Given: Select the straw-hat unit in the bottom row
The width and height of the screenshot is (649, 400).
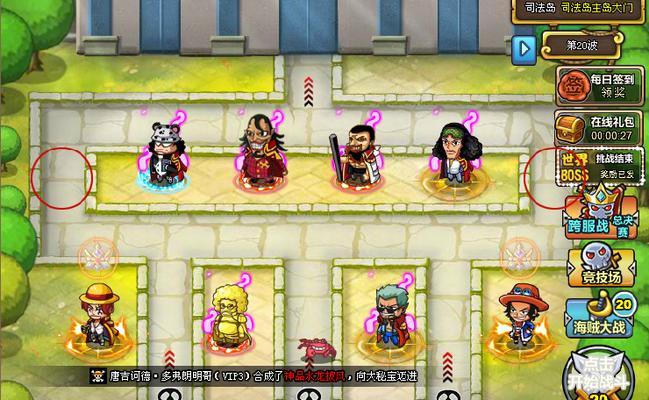Looking at the screenshot, I should (96, 318).
